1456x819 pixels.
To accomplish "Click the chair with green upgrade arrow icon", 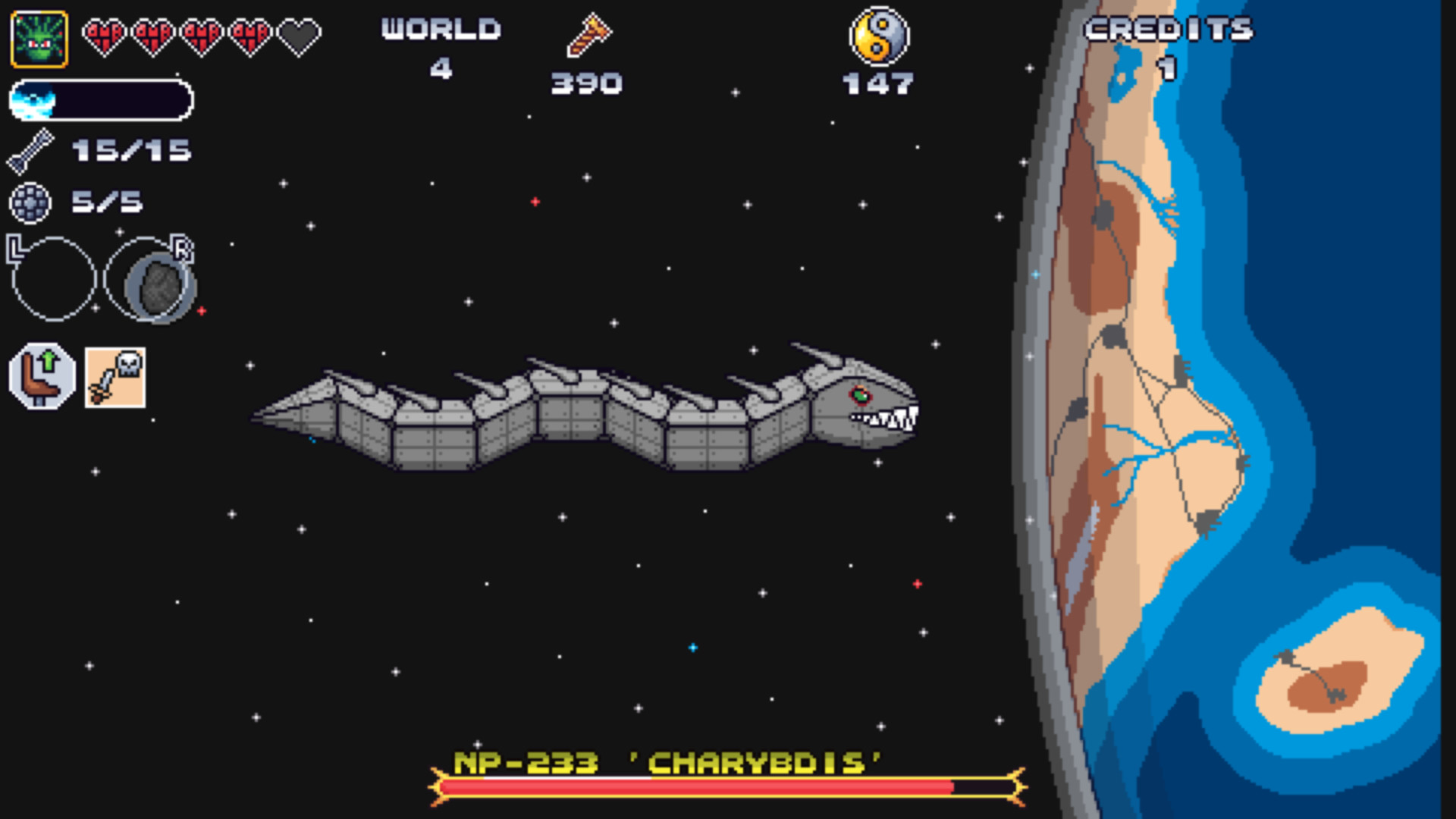I will pos(42,375).
